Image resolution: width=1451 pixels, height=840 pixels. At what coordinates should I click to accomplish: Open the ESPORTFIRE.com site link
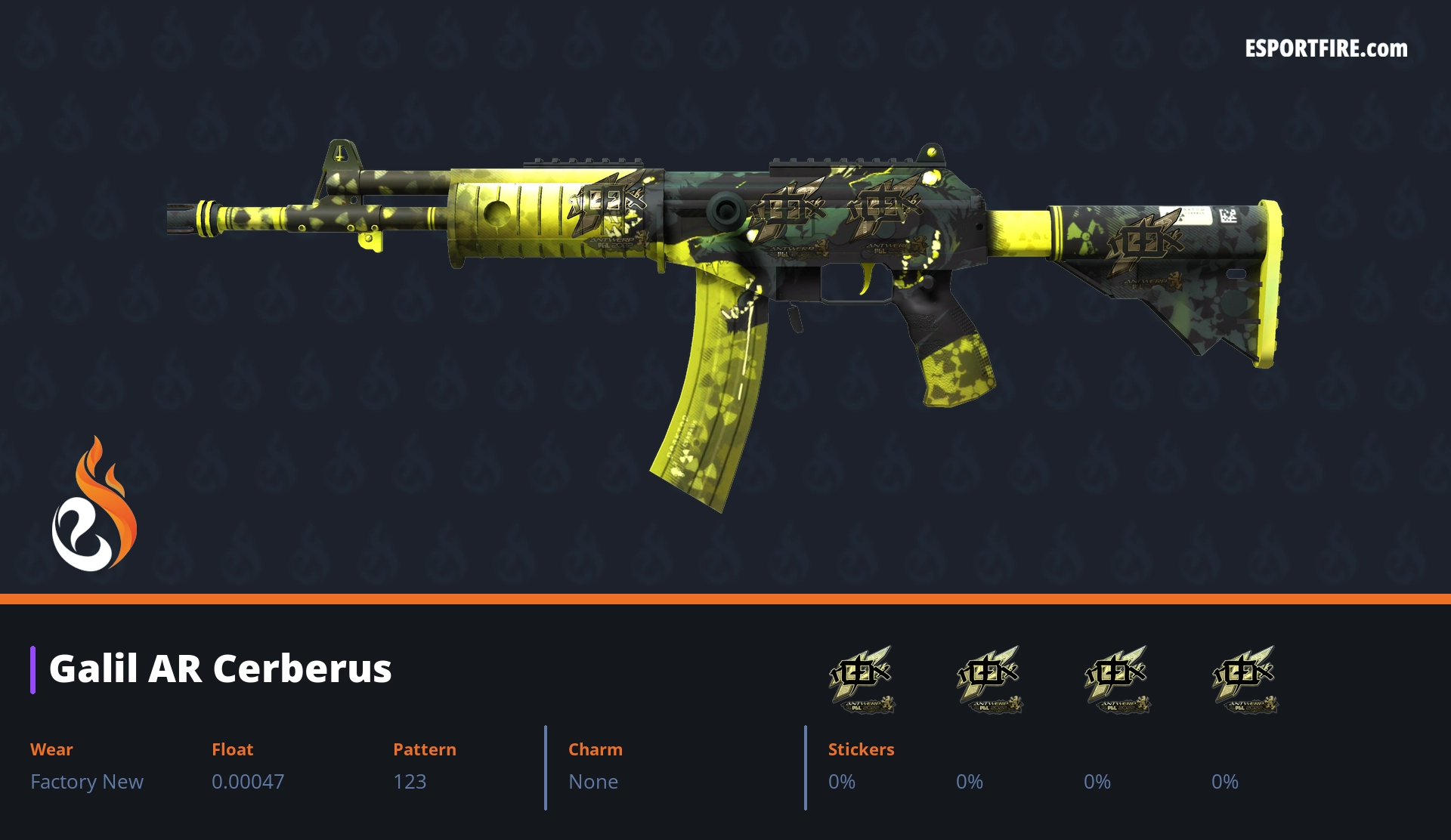[x=1326, y=49]
